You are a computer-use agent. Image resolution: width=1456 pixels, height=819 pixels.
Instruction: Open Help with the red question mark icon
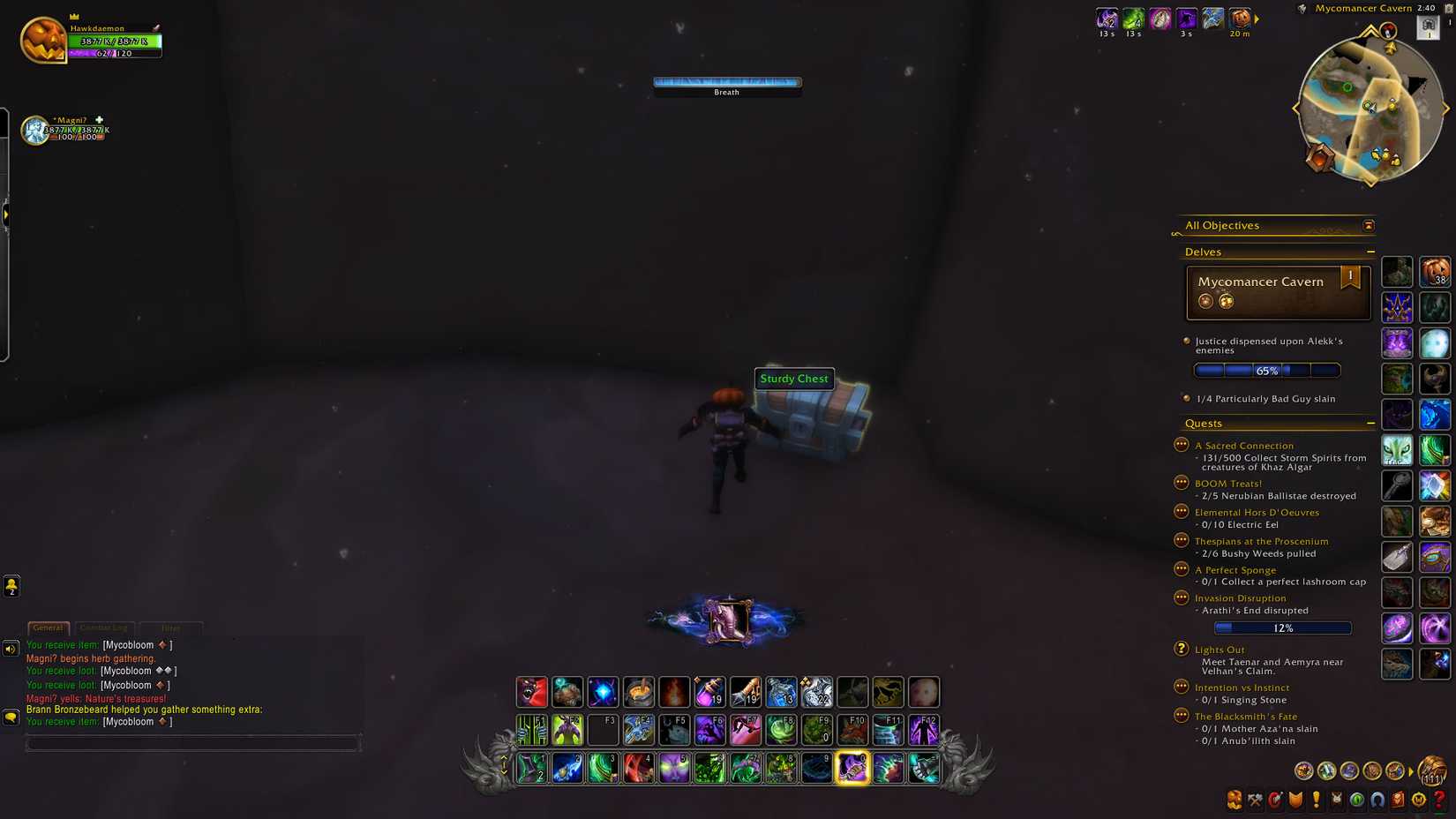pyautogui.click(x=1438, y=800)
